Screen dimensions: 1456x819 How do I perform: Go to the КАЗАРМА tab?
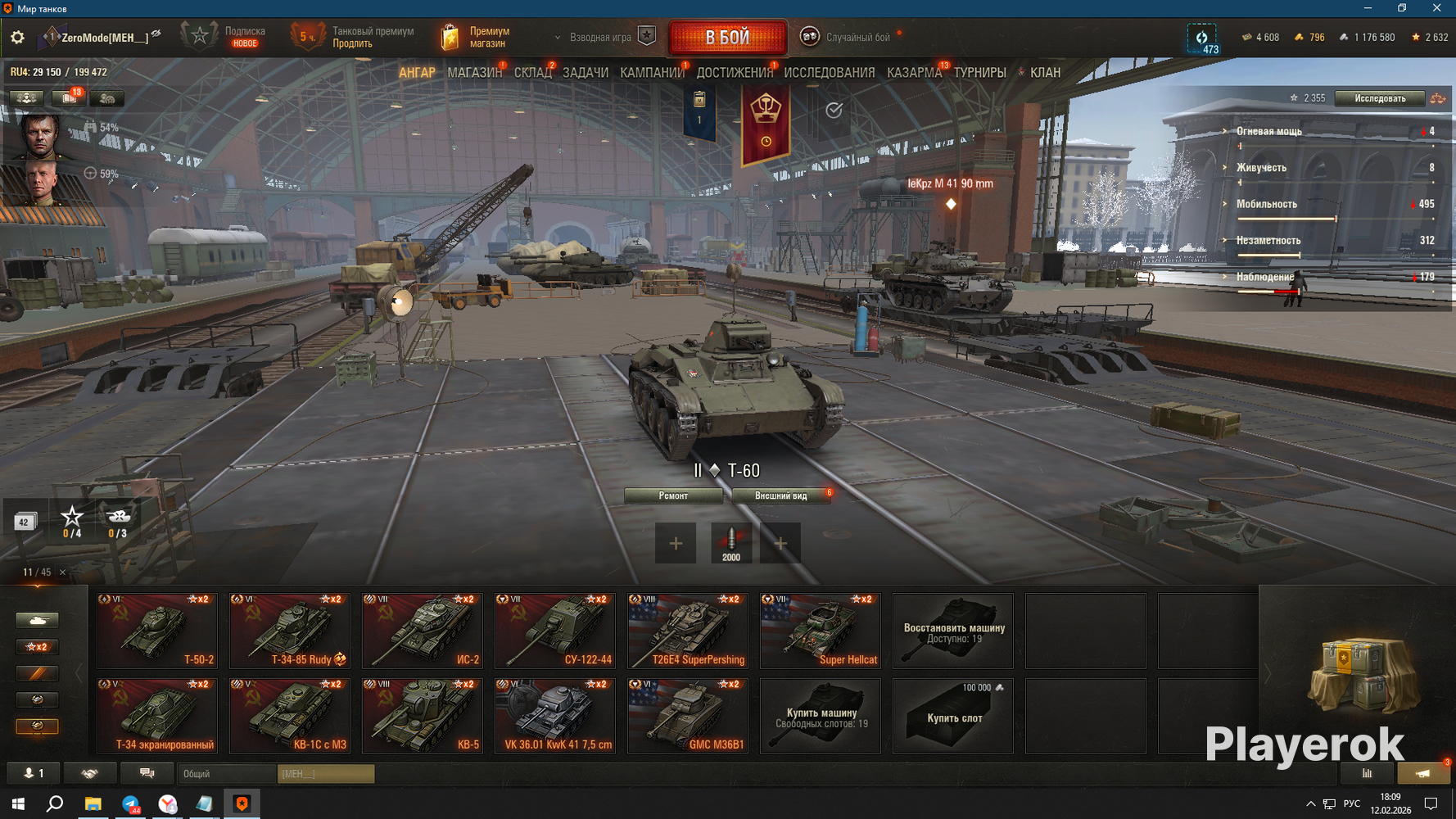[x=914, y=73]
